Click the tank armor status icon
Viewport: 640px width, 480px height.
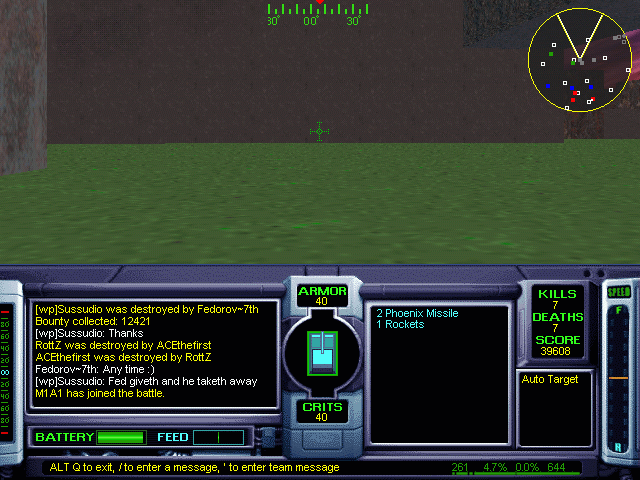322,351
